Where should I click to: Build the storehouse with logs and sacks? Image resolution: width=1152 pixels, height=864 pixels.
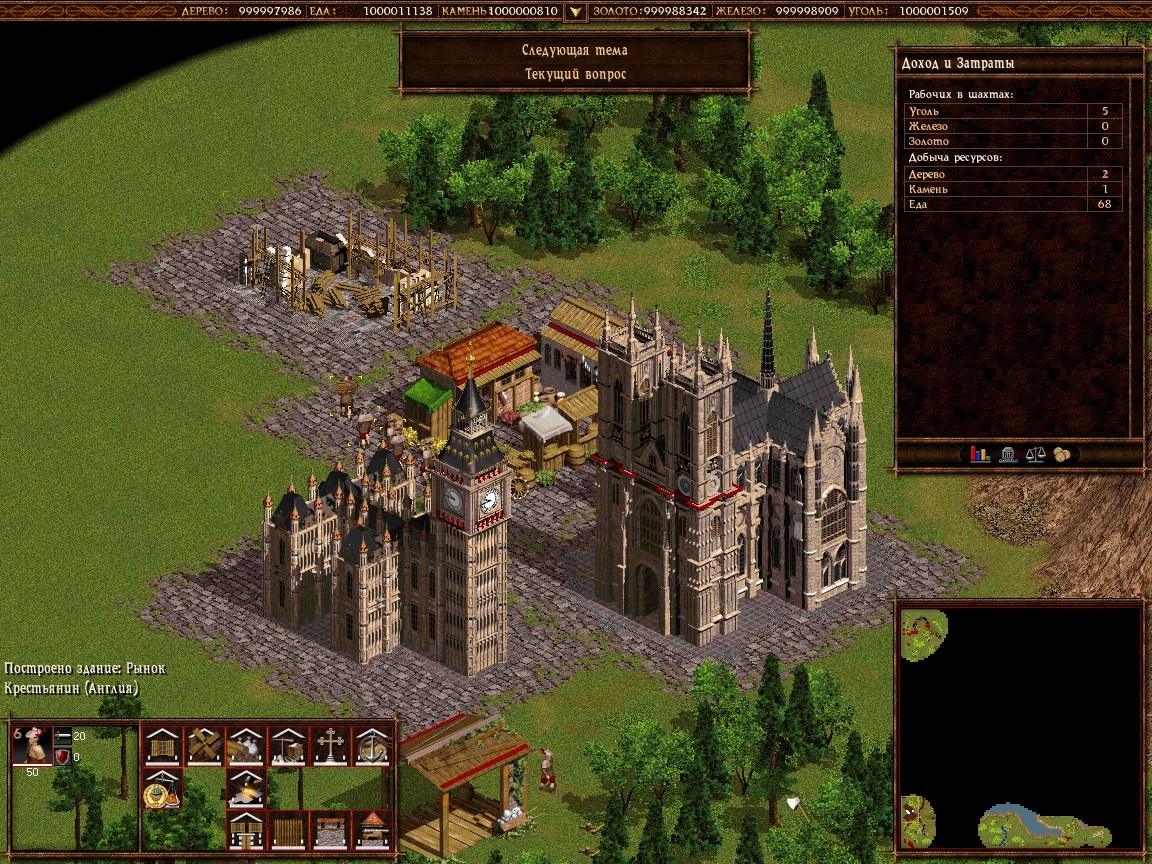tap(245, 745)
